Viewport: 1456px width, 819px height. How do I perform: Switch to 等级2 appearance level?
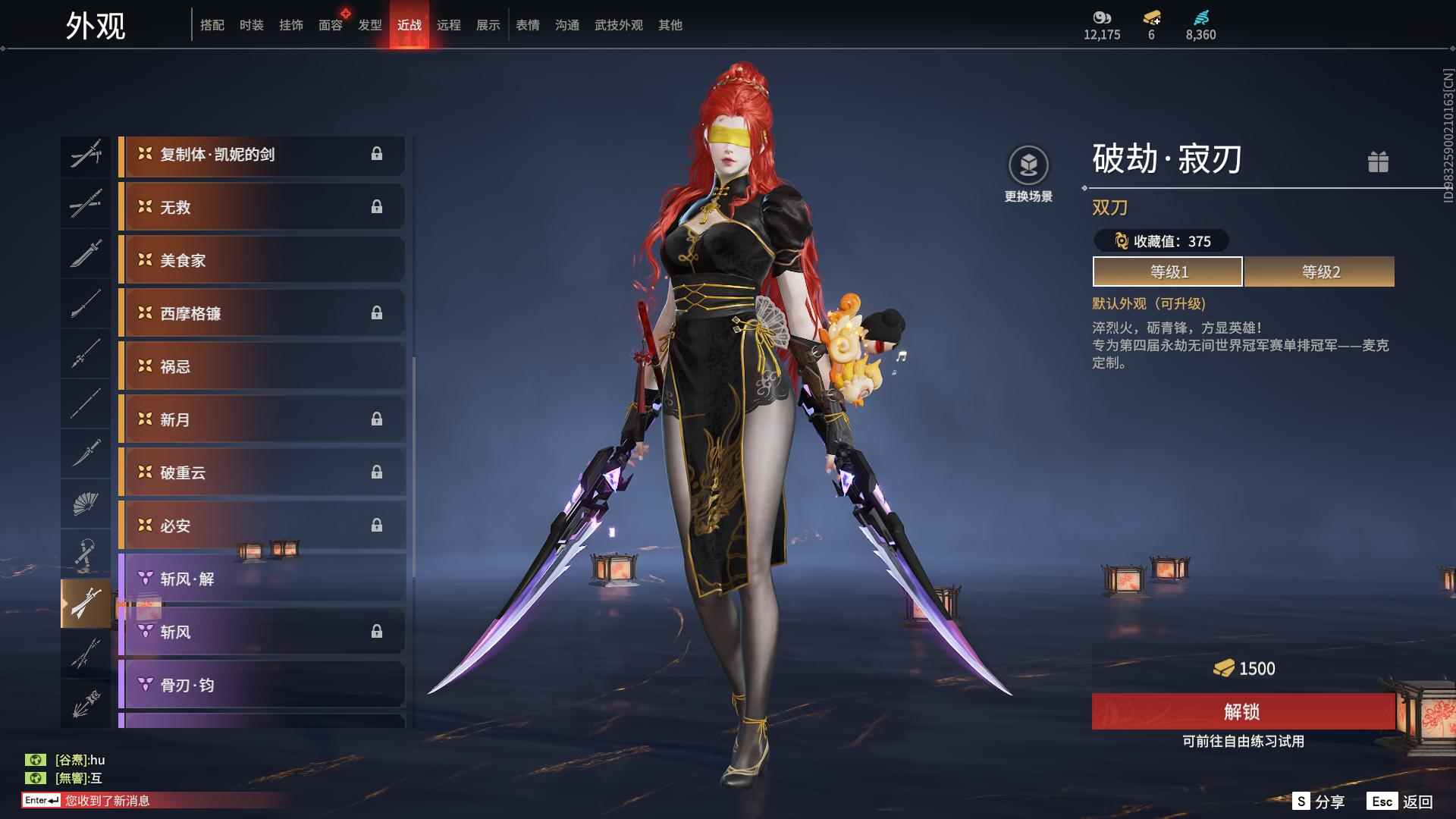tap(1319, 271)
